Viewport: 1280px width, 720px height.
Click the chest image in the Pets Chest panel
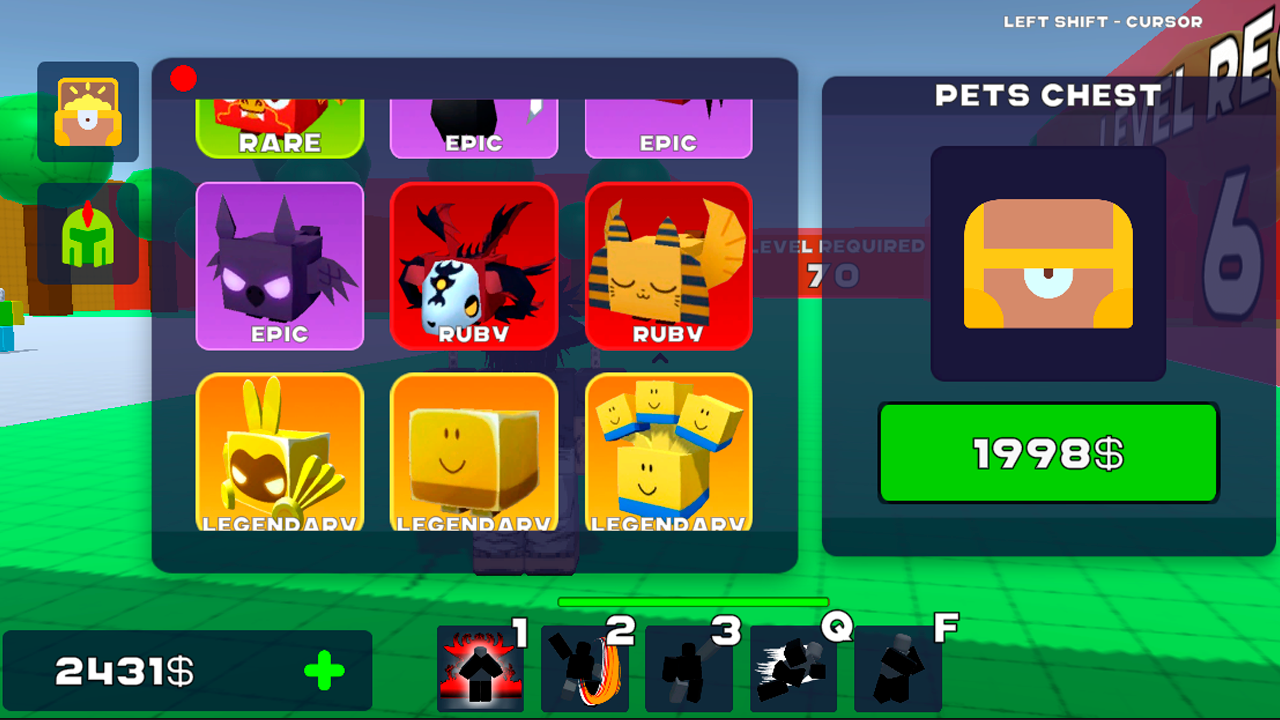pyautogui.click(x=1047, y=262)
